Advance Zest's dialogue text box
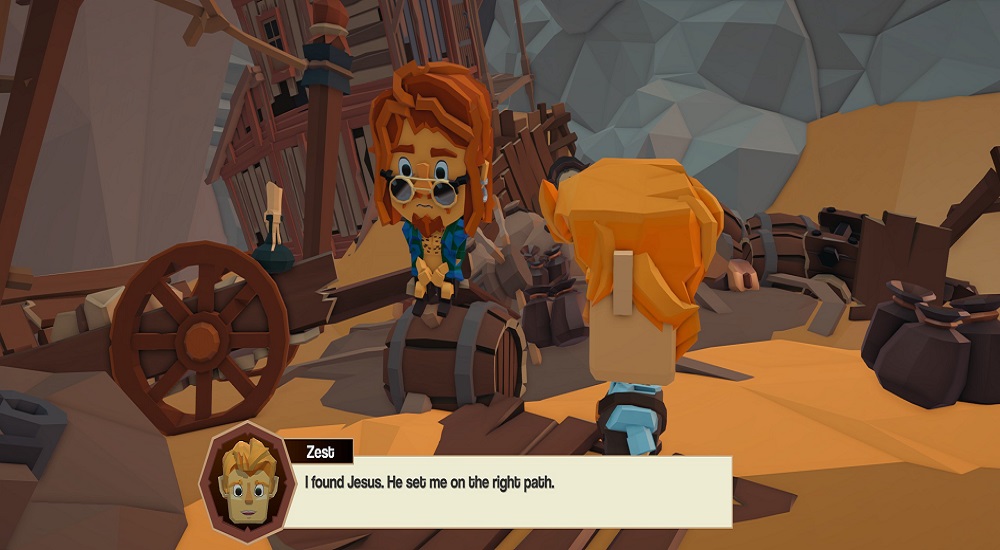Screen dimensions: 1000x550 point(512,492)
